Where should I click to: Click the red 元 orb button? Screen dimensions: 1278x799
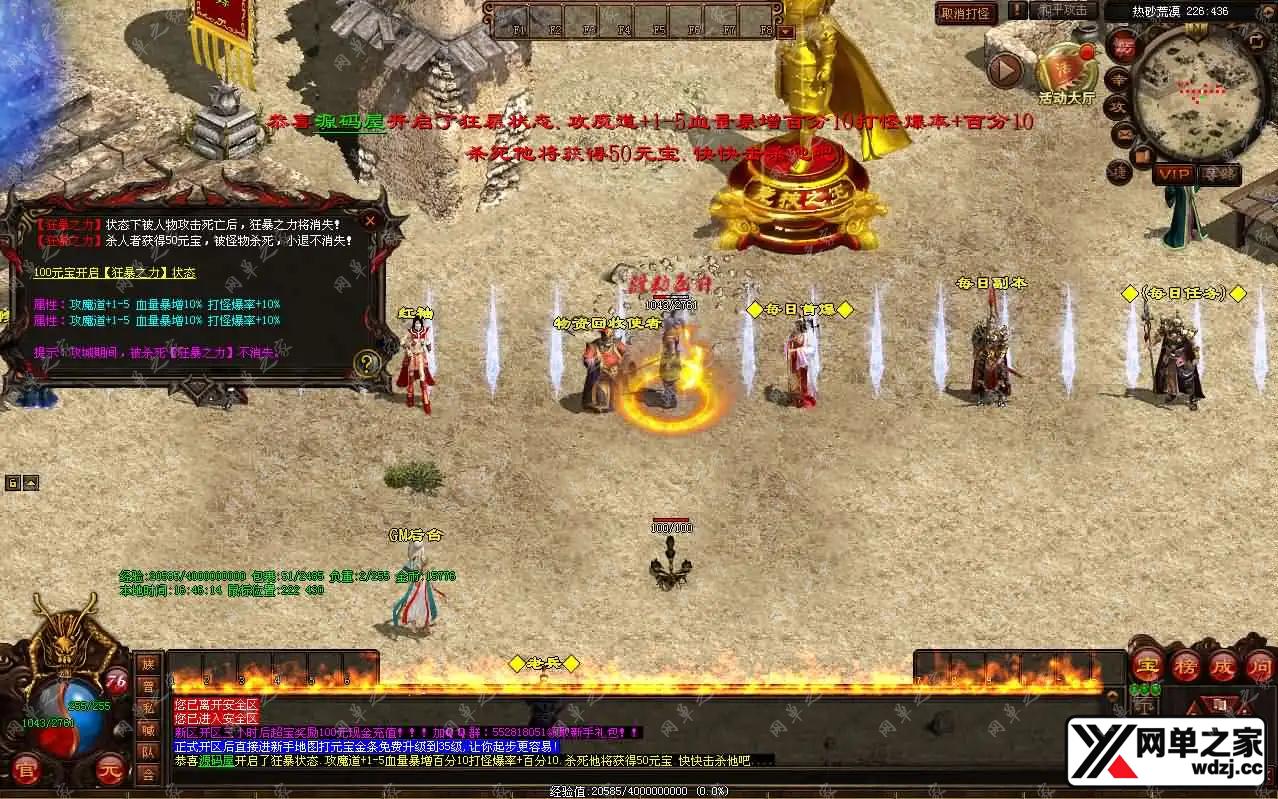click(x=110, y=769)
